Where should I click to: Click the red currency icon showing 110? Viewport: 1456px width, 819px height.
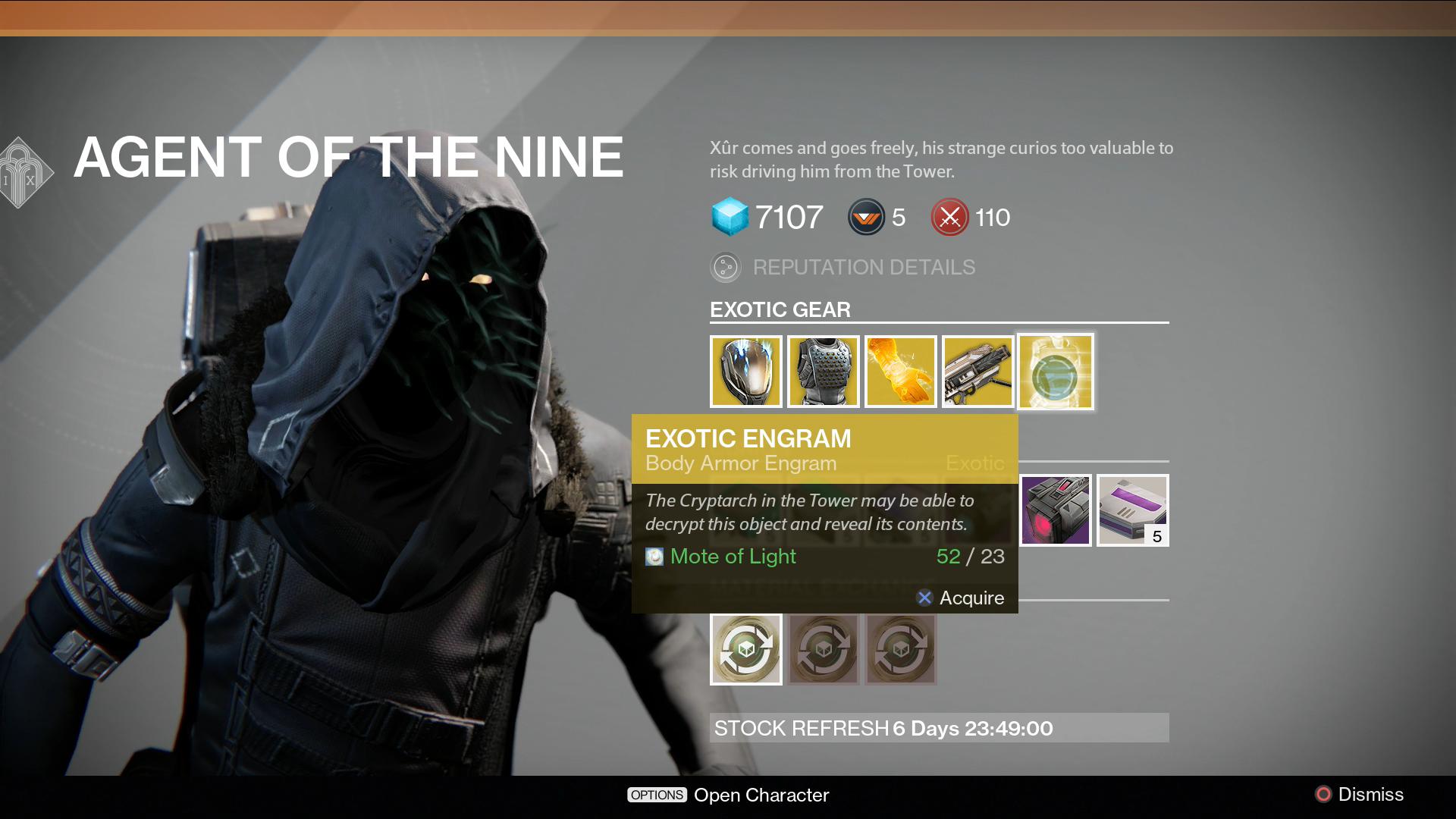pos(949,217)
